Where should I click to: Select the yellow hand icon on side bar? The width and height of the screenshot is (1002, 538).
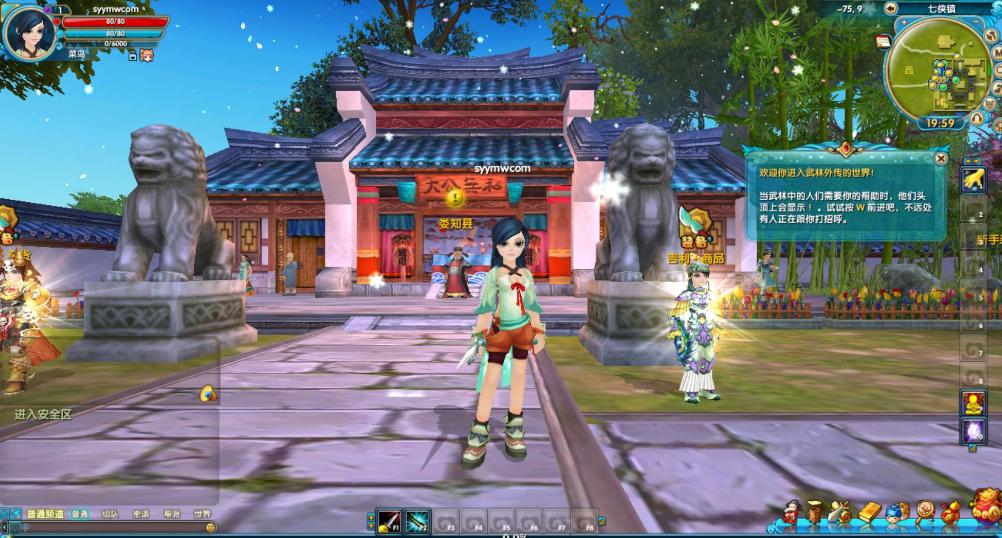(x=973, y=178)
